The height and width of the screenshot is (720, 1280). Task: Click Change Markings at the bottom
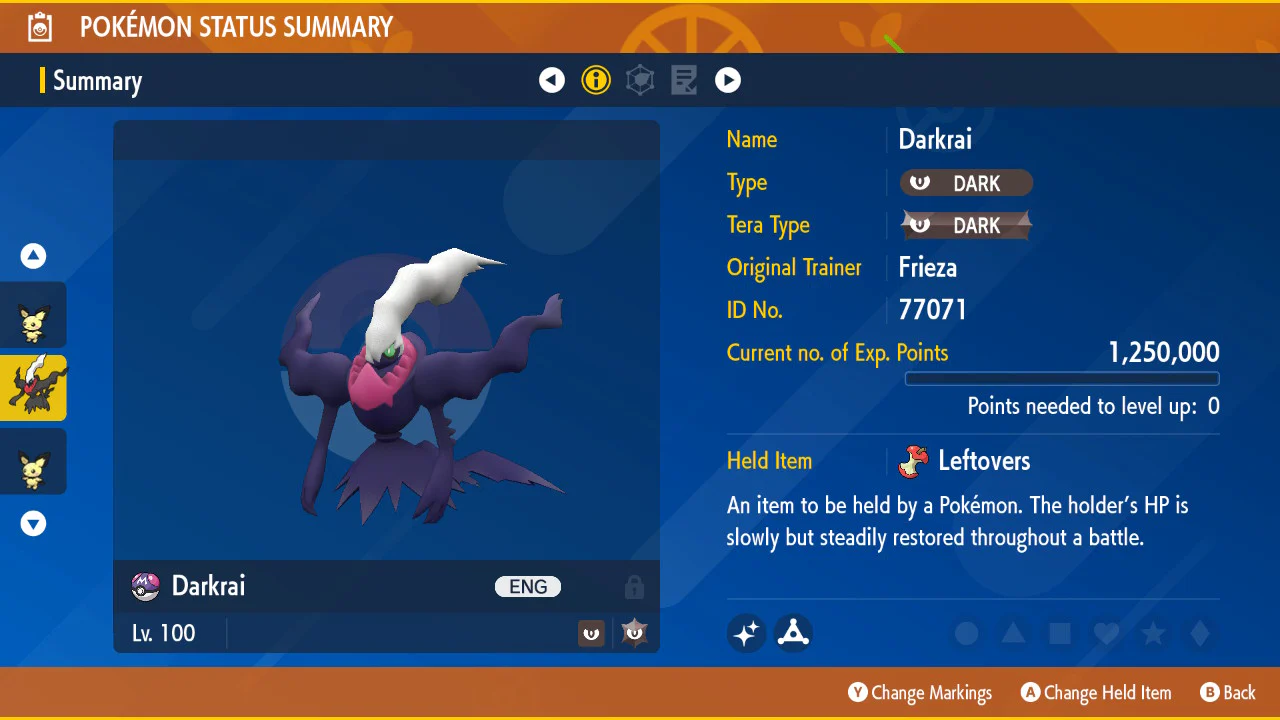click(x=920, y=693)
